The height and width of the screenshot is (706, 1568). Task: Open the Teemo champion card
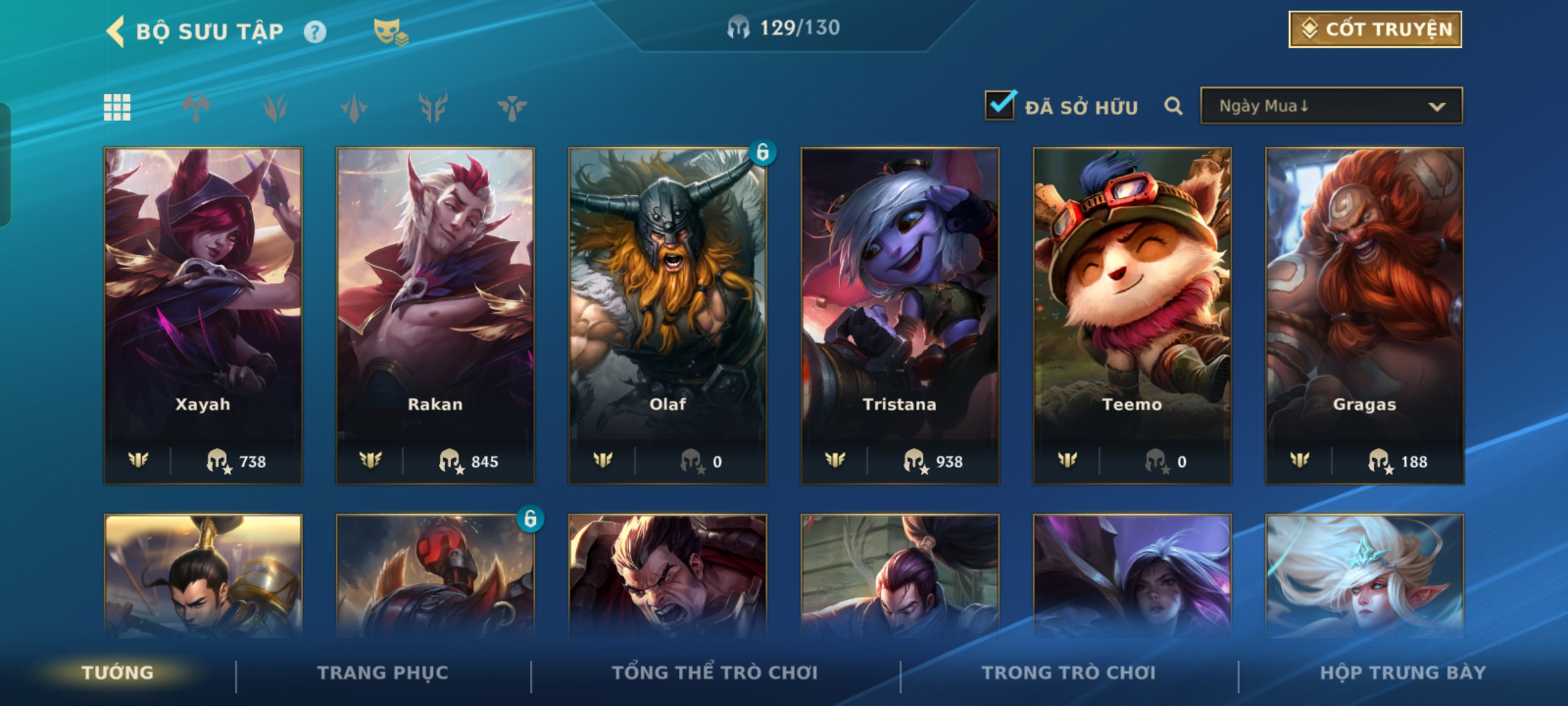tap(1132, 315)
